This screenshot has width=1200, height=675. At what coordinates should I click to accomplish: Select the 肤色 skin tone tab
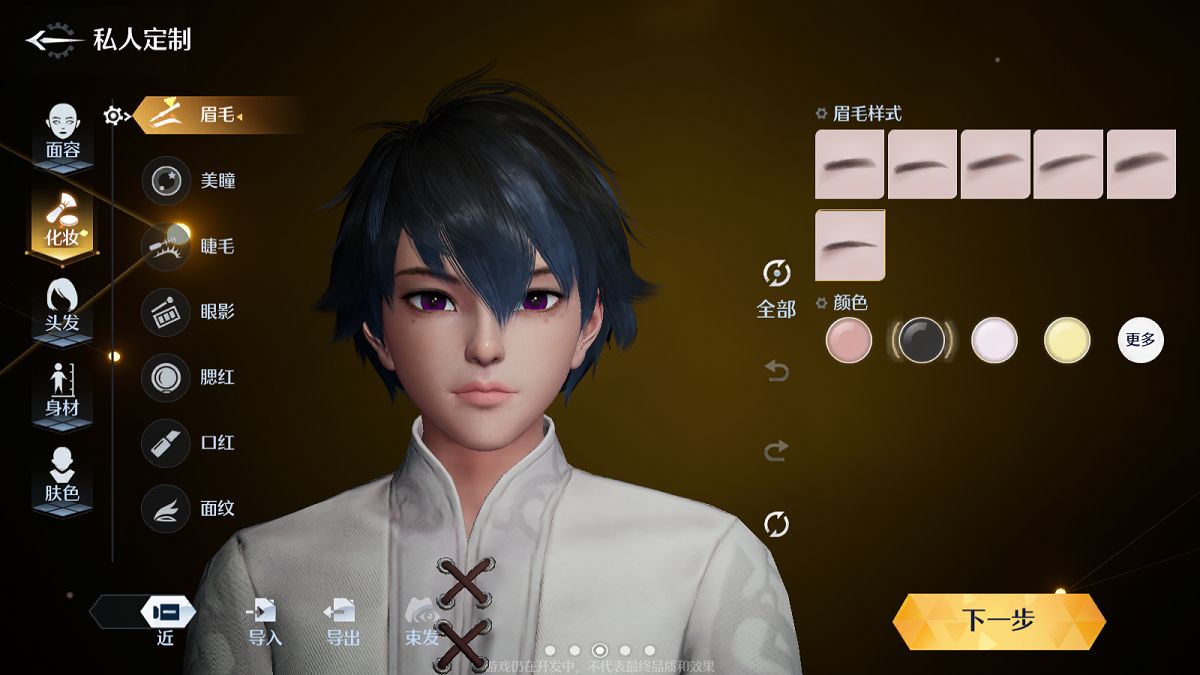pos(63,476)
